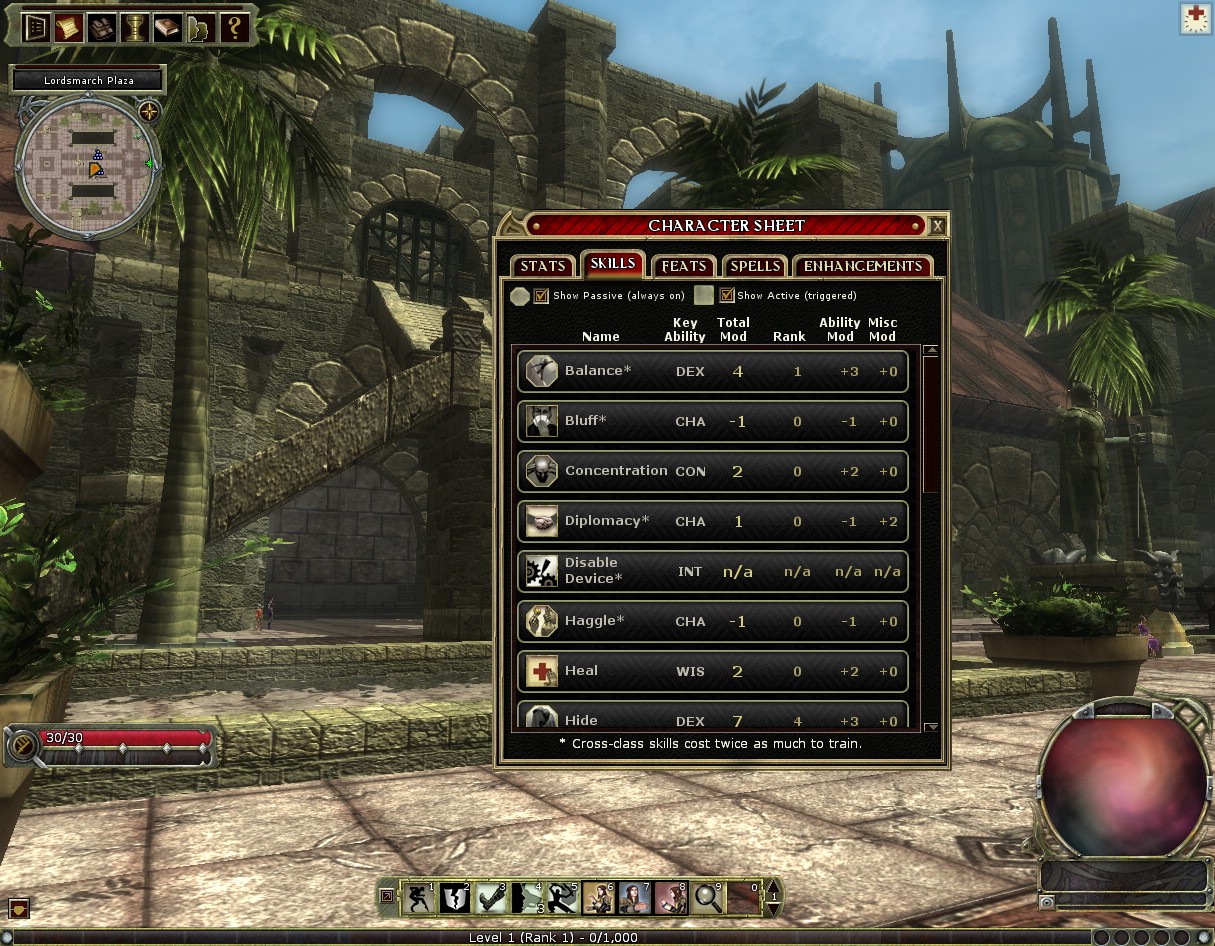Click the compass button beside the minimap
Viewport: 1215px width, 946px height.
(x=150, y=110)
